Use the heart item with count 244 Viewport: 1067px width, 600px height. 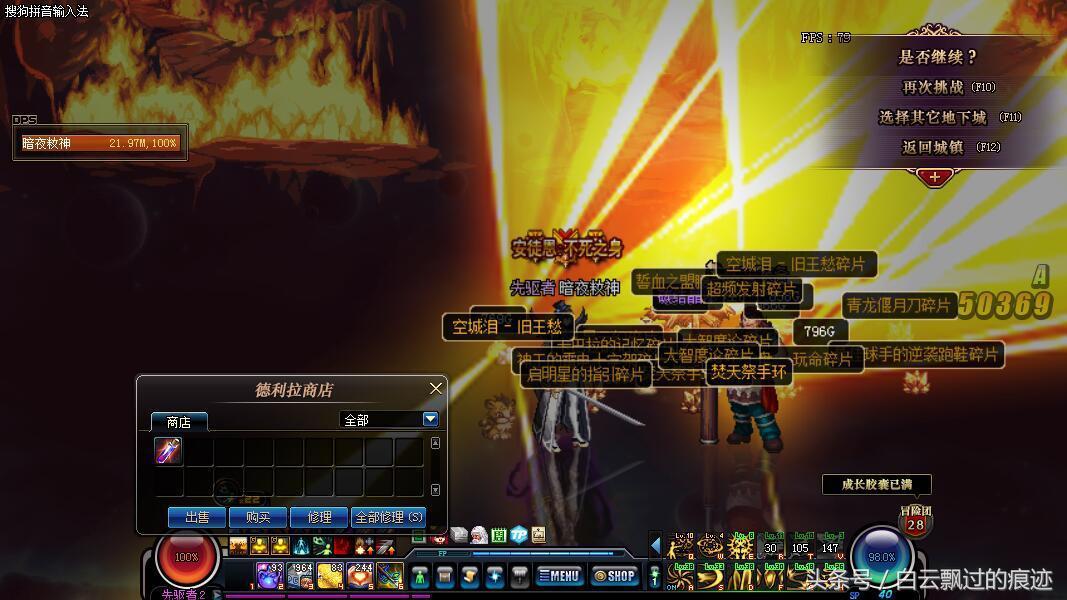(360, 576)
